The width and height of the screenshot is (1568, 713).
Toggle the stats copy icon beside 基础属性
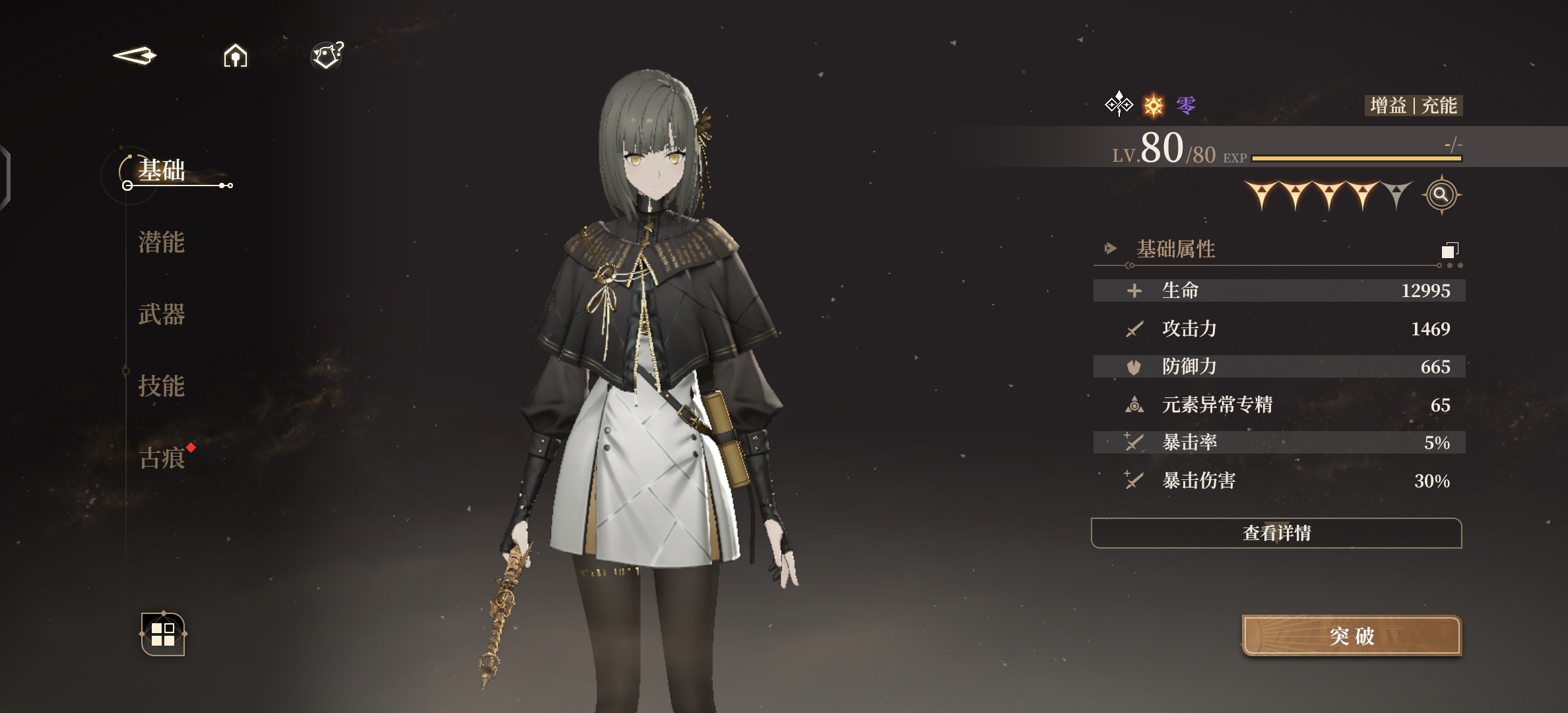1449,250
